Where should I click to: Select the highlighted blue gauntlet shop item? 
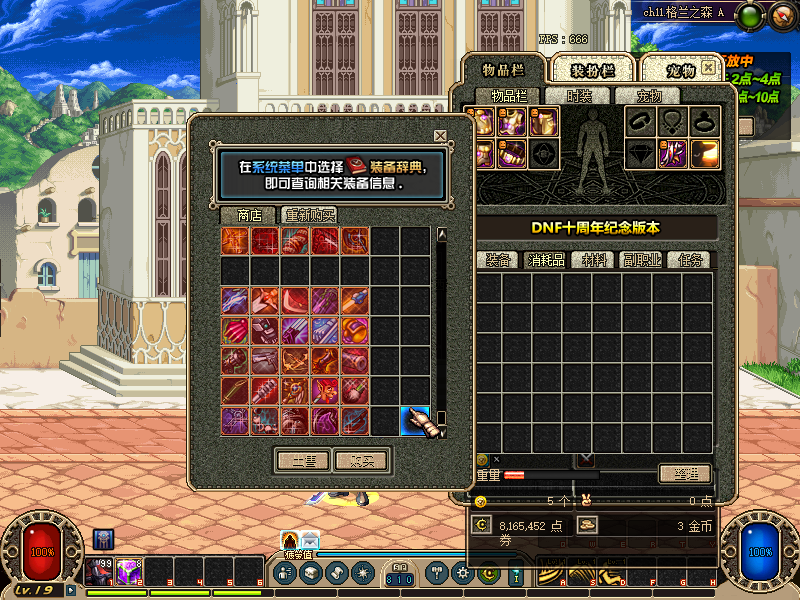(415, 420)
